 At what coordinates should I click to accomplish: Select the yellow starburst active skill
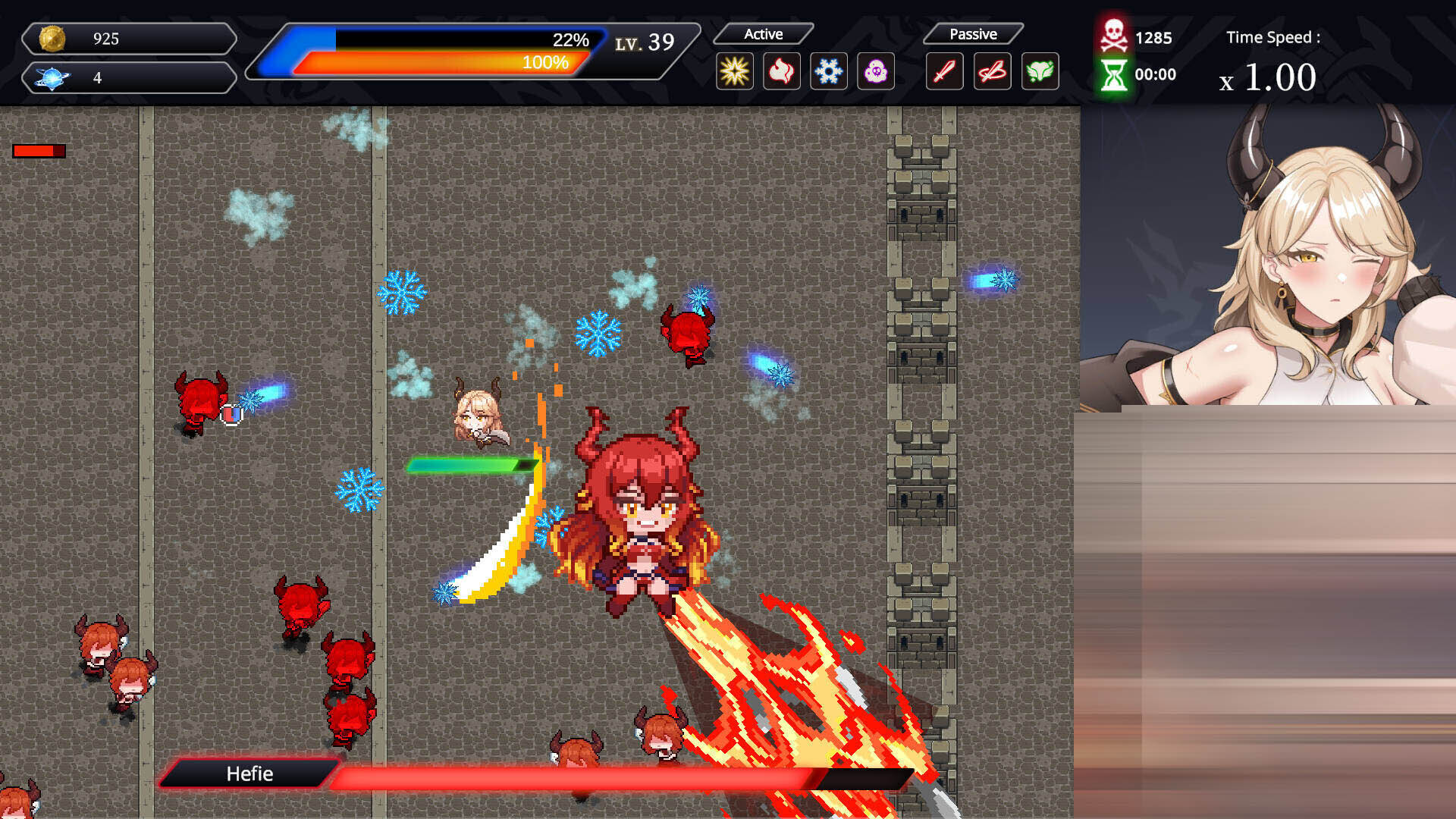click(x=734, y=72)
